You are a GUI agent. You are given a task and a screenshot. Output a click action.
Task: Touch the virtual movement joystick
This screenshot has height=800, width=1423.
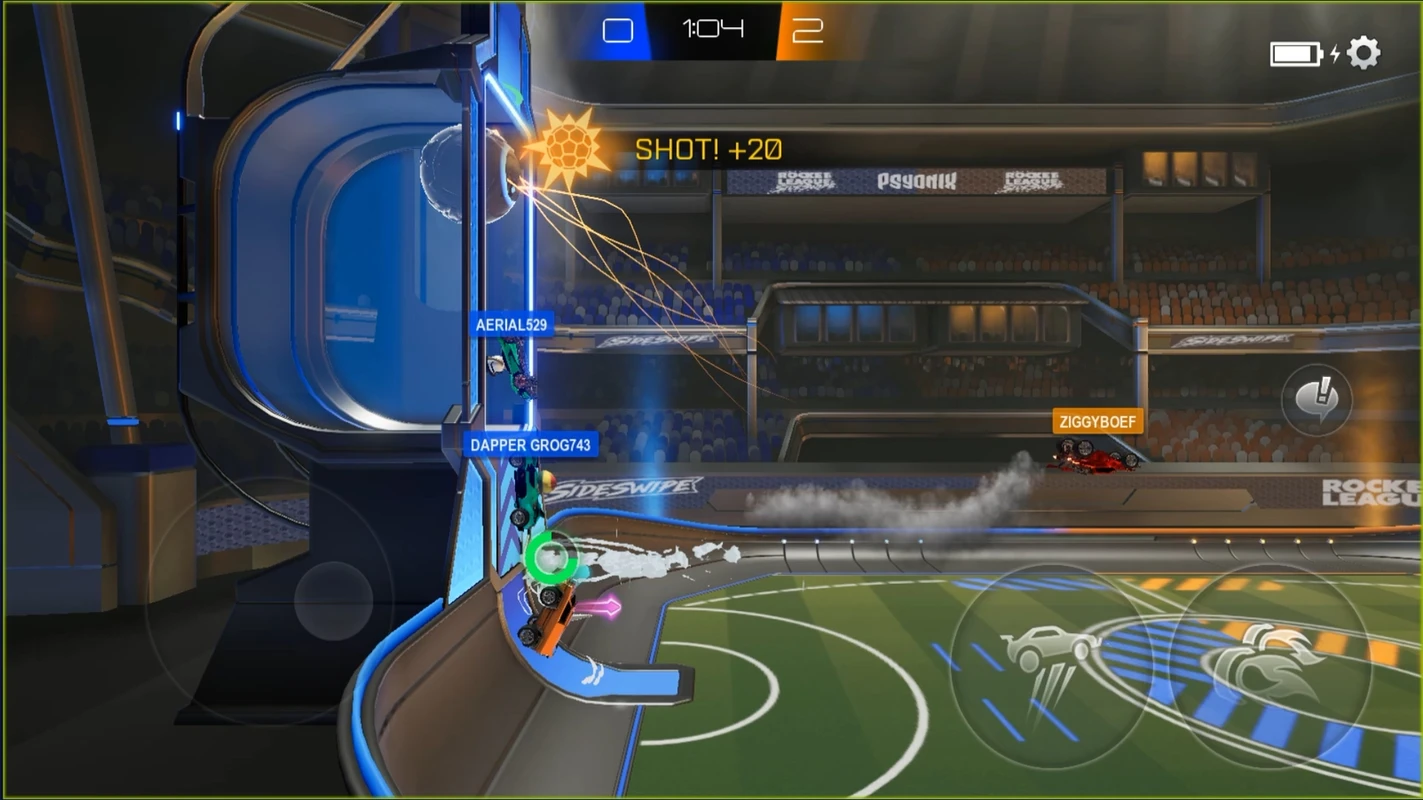(x=333, y=601)
